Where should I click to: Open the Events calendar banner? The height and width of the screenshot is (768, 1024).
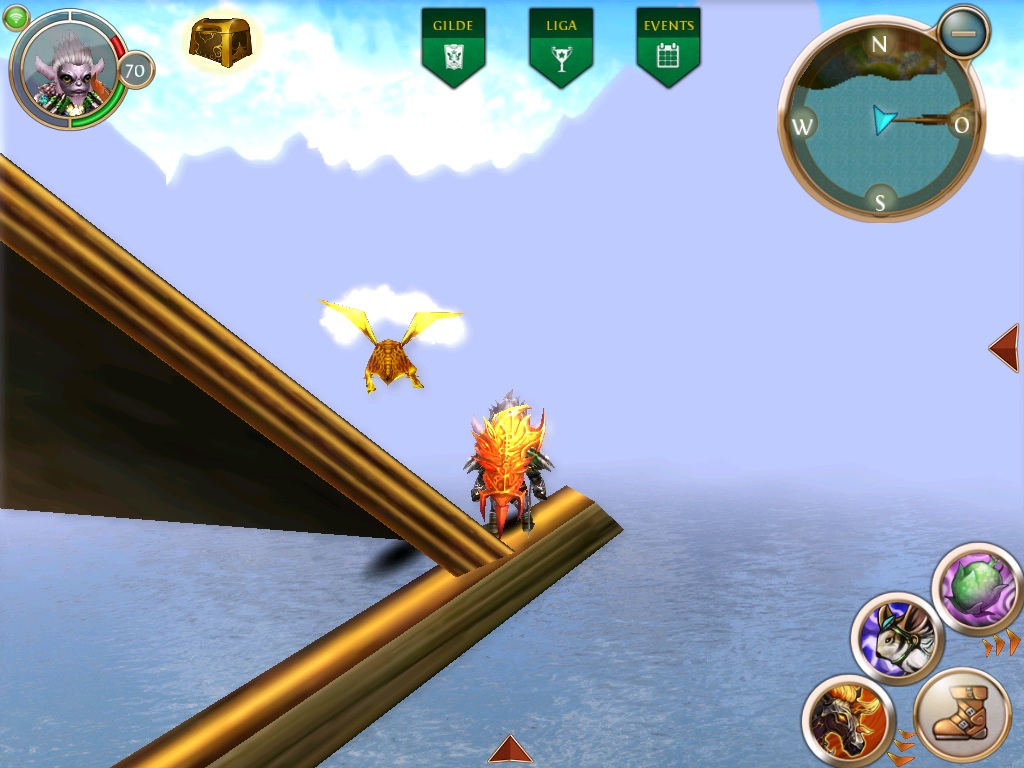click(668, 45)
